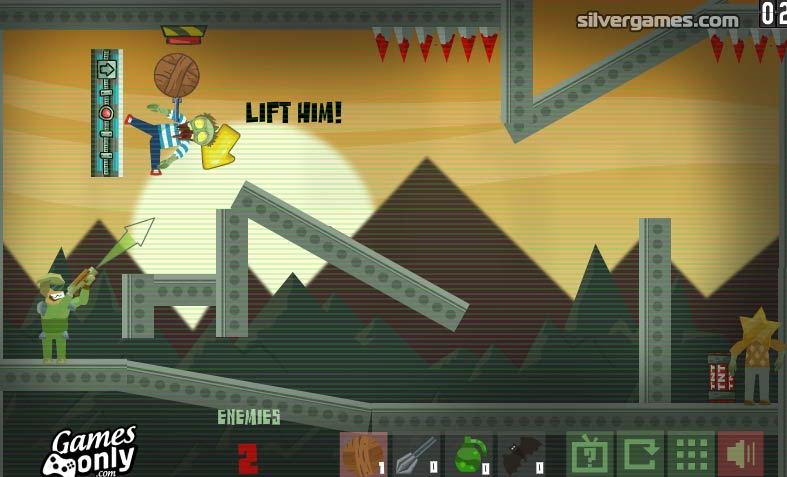Restart the current level
The width and height of the screenshot is (787, 477).
click(640, 454)
